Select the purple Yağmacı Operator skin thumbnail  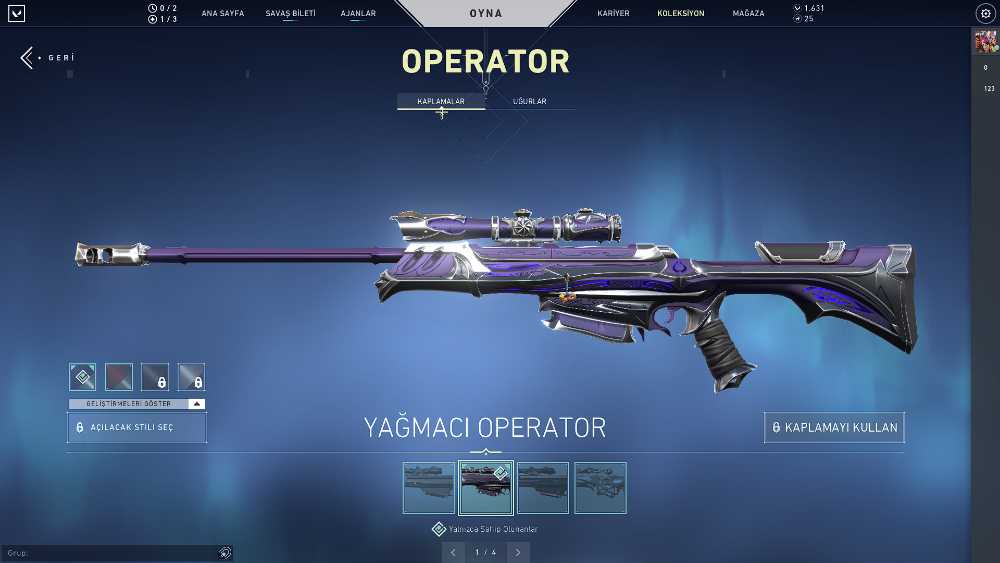point(486,487)
